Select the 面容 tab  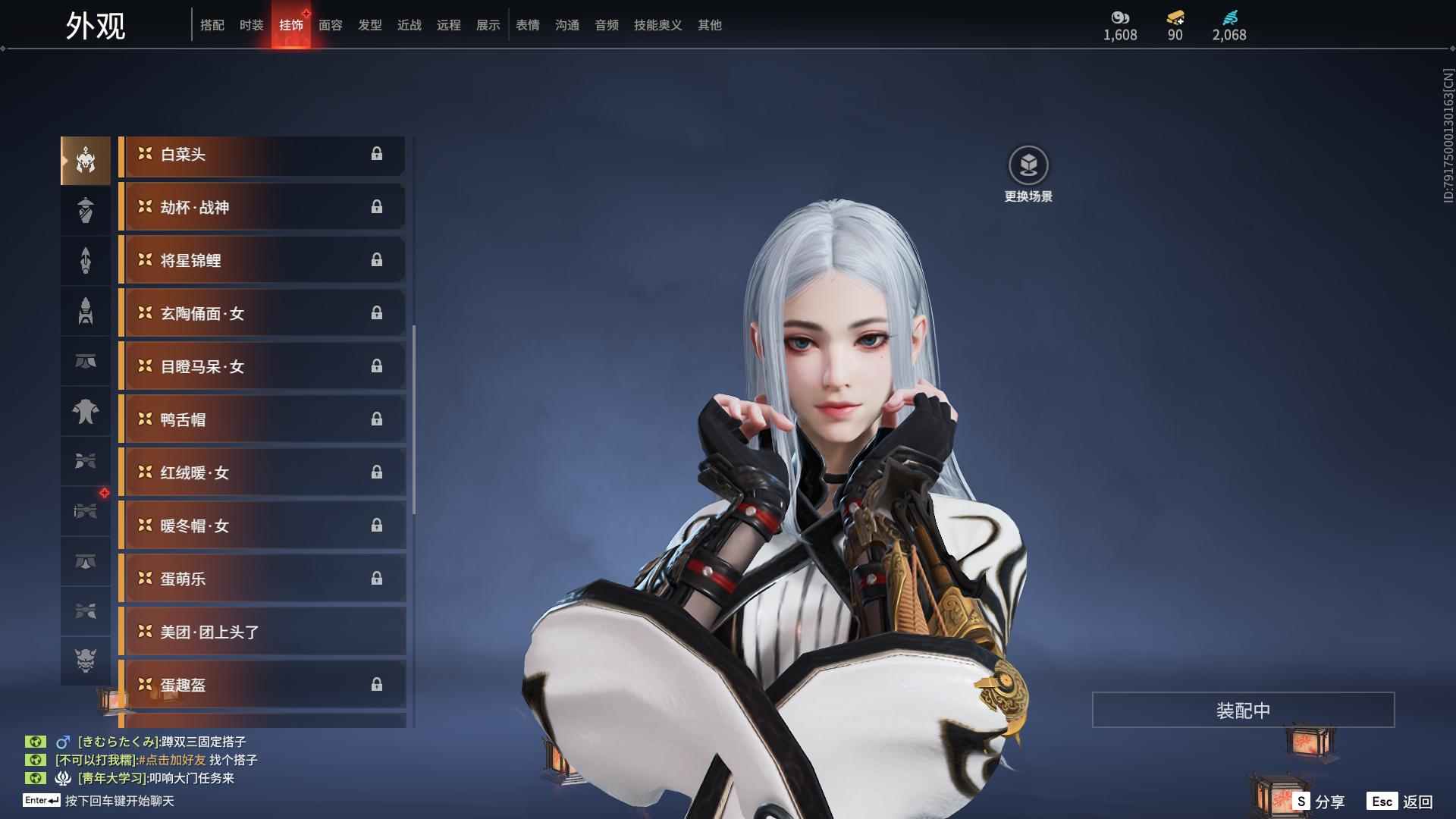point(330,25)
